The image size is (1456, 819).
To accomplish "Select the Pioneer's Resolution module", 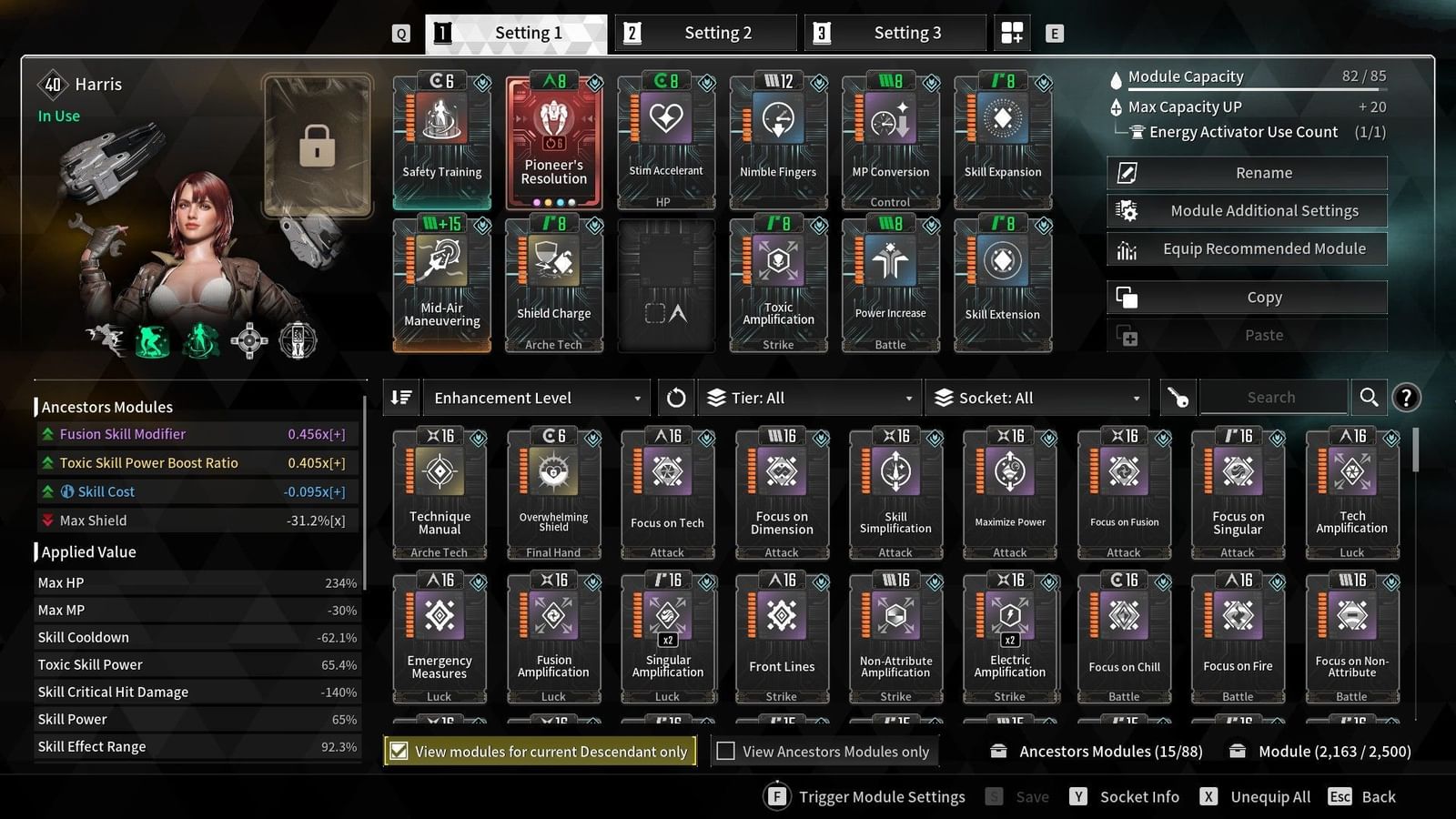I will tap(553, 136).
